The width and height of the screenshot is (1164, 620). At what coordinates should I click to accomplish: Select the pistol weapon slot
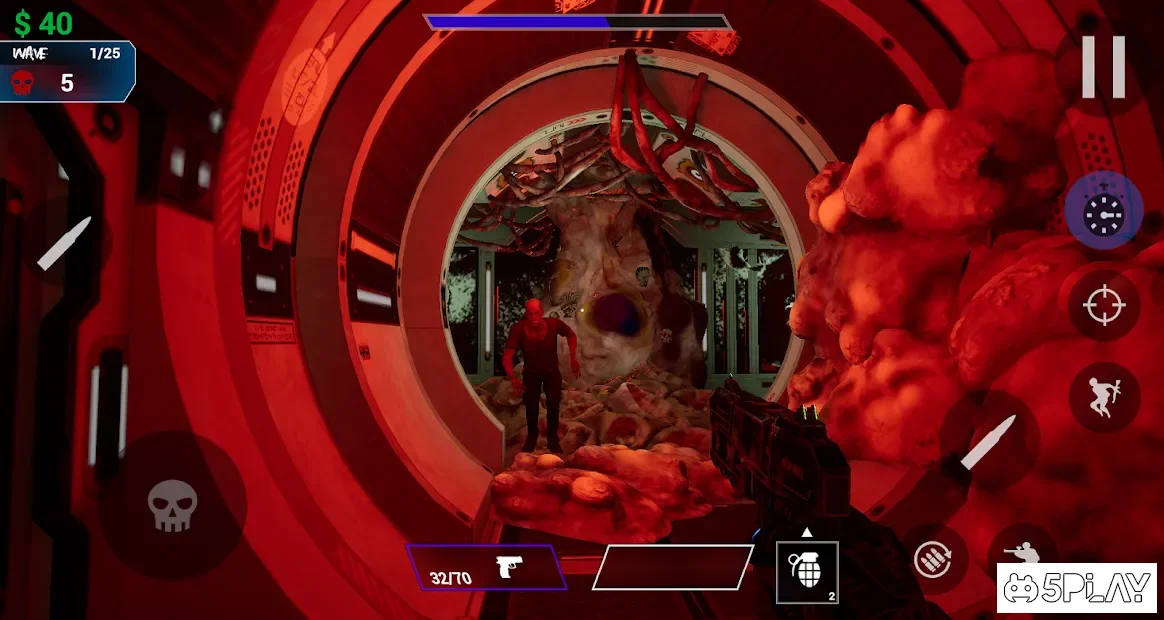coord(486,568)
